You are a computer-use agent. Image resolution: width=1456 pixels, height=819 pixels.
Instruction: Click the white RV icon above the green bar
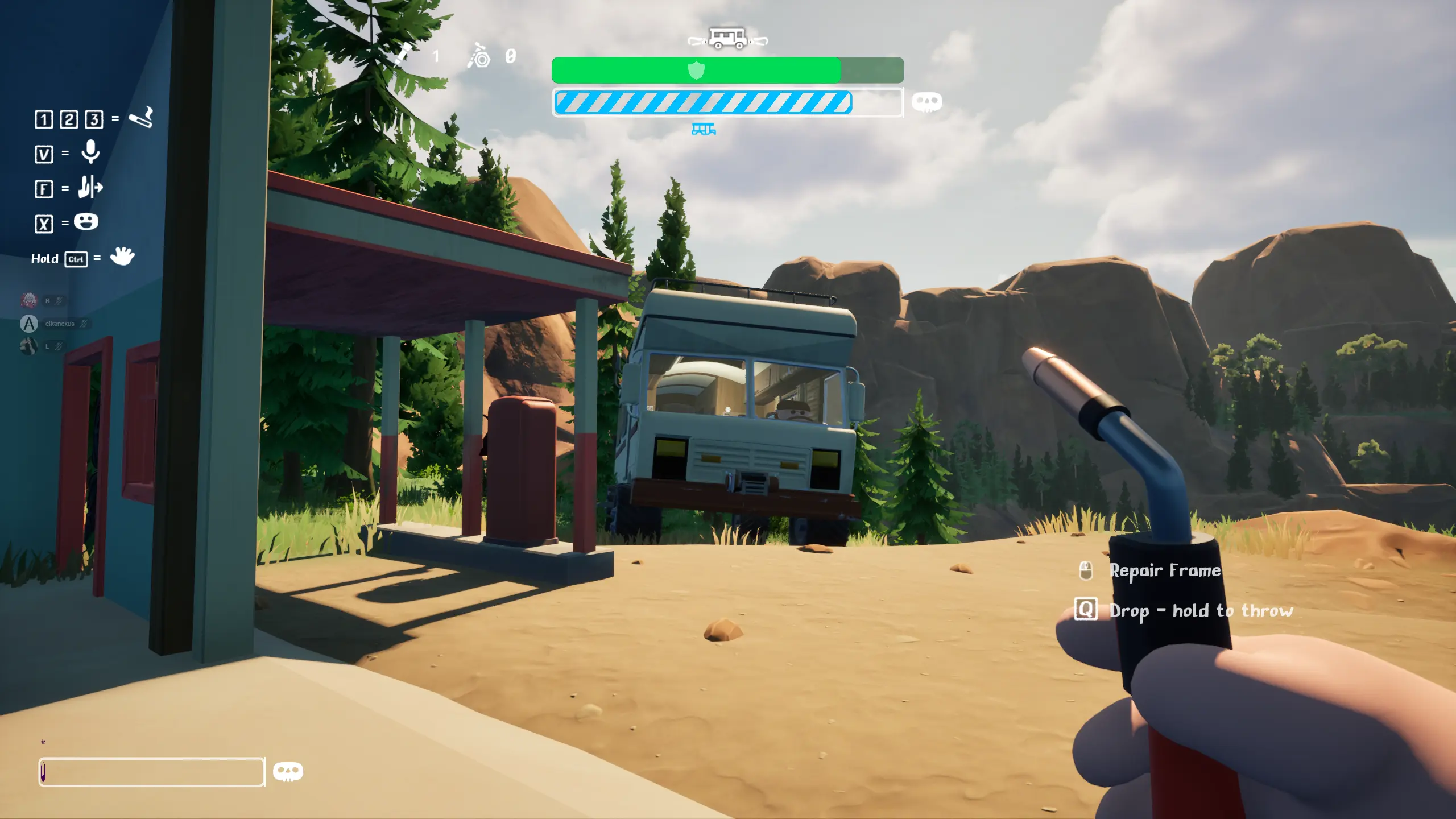(x=727, y=39)
